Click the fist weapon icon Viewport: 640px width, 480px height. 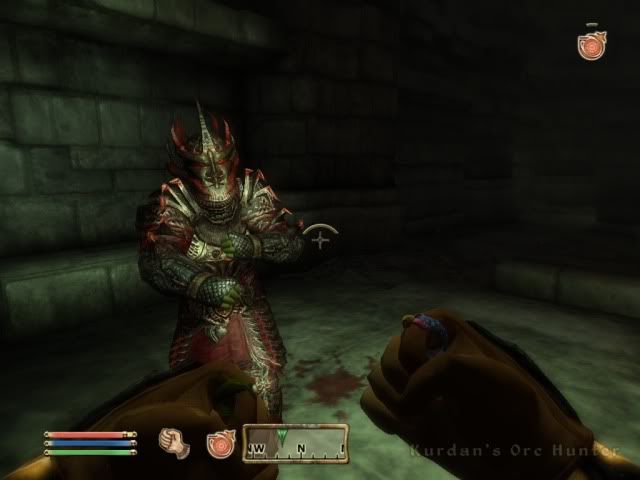(x=175, y=441)
